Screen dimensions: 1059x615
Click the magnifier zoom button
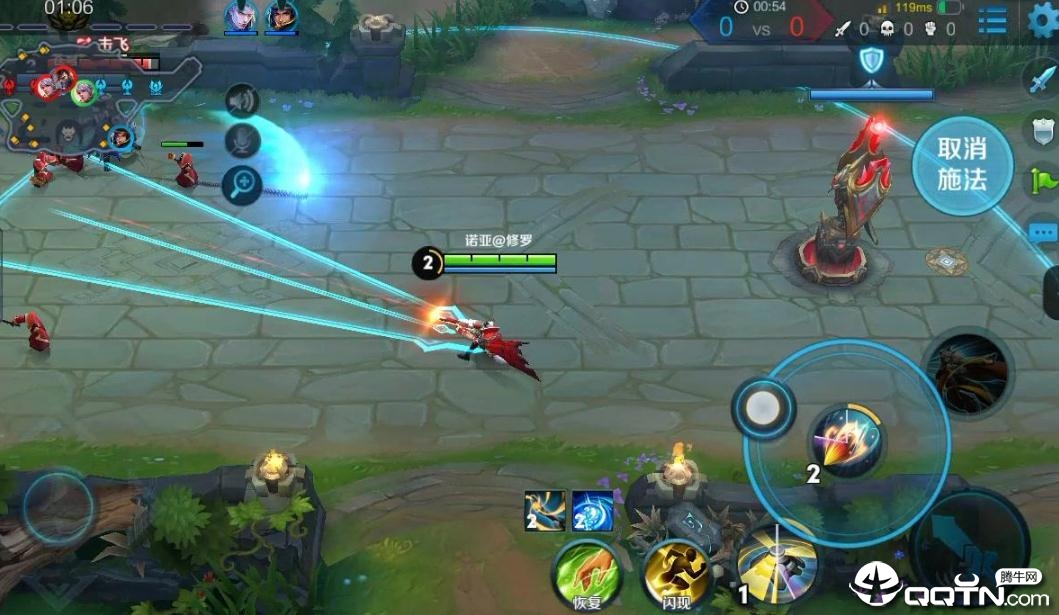[x=242, y=184]
